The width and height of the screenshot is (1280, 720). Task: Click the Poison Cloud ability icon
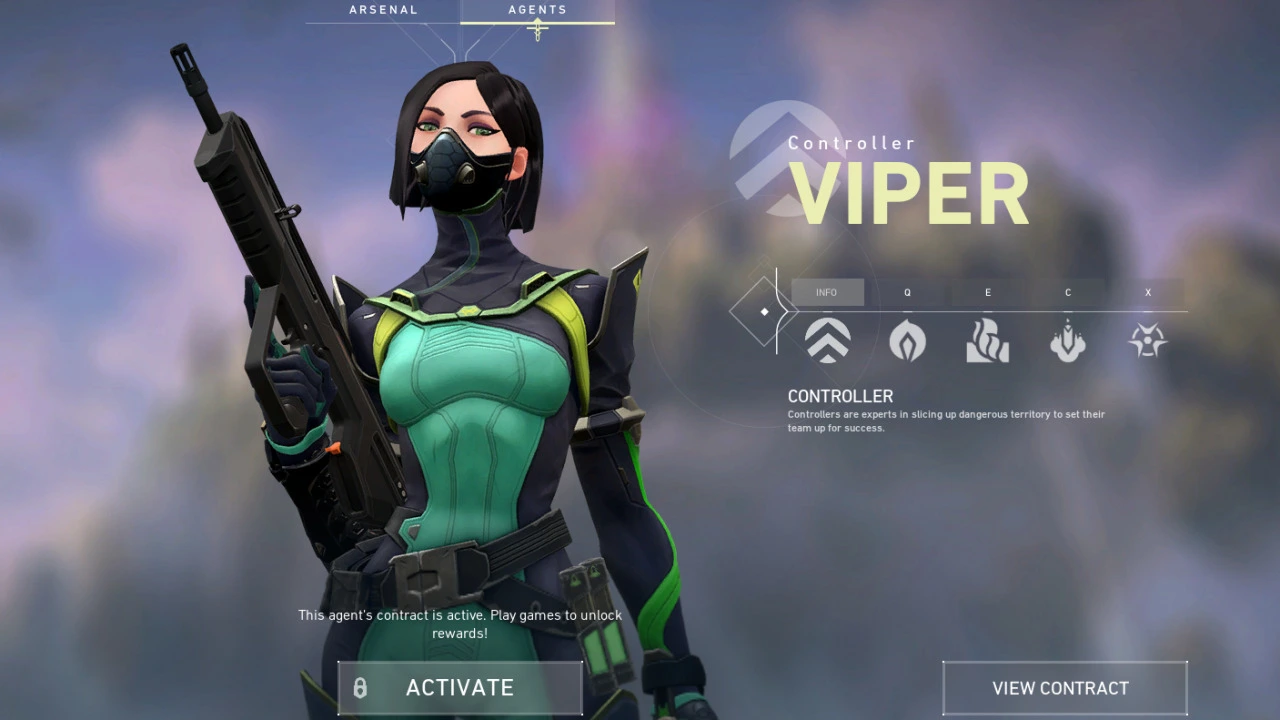907,341
